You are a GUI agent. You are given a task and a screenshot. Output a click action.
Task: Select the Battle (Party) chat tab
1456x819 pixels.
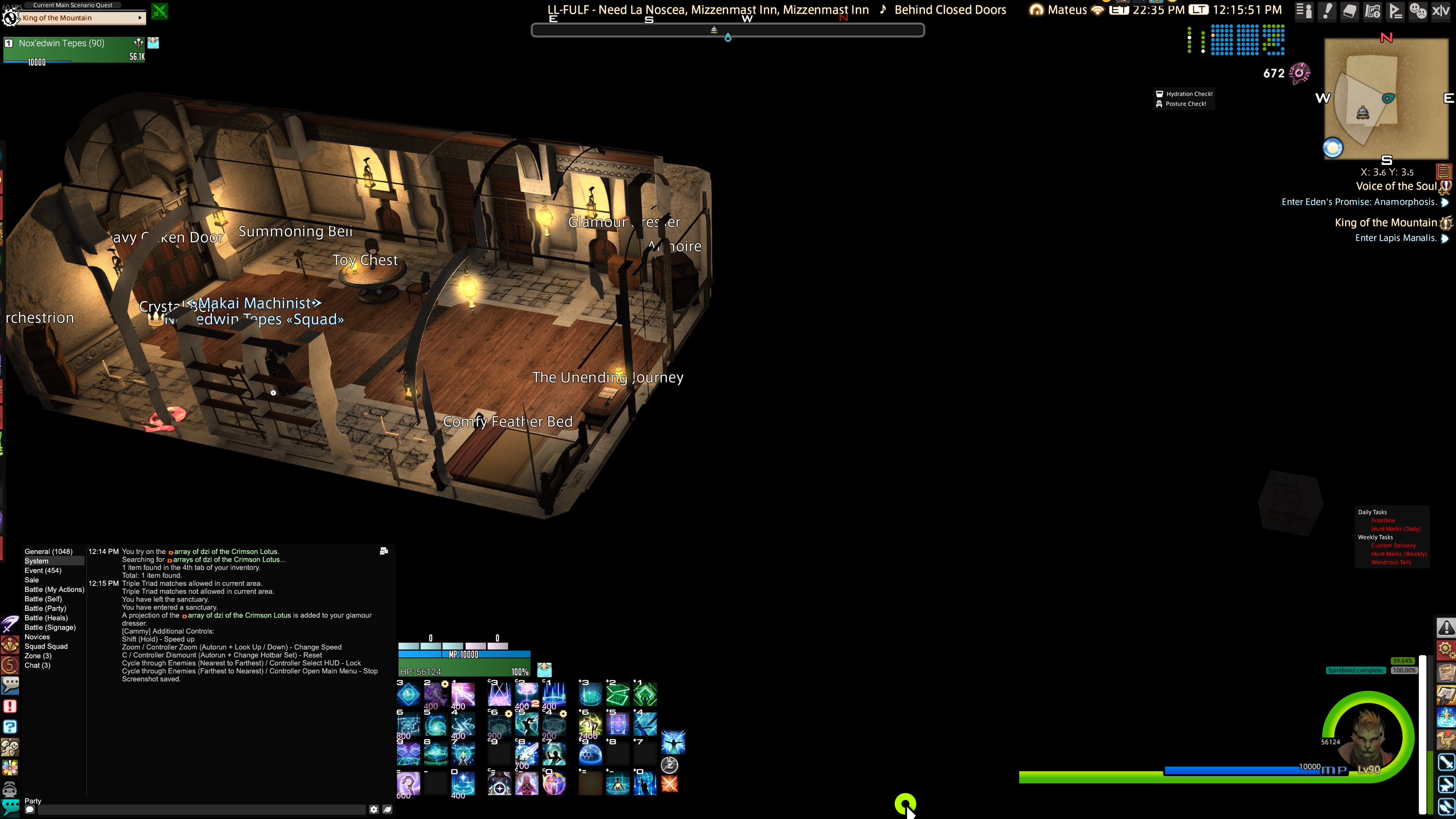pyautogui.click(x=45, y=608)
